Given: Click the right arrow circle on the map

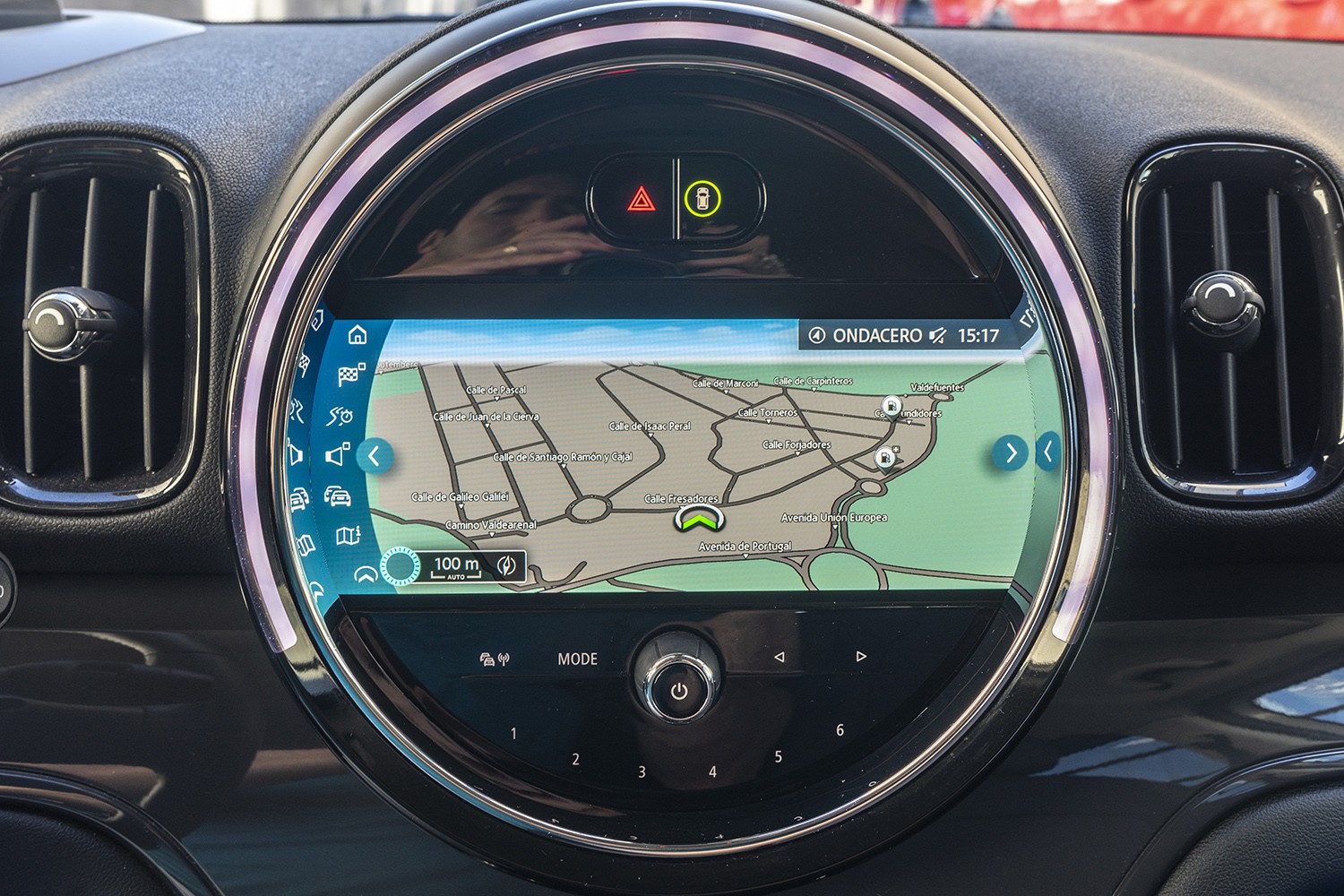Looking at the screenshot, I should [1010, 453].
